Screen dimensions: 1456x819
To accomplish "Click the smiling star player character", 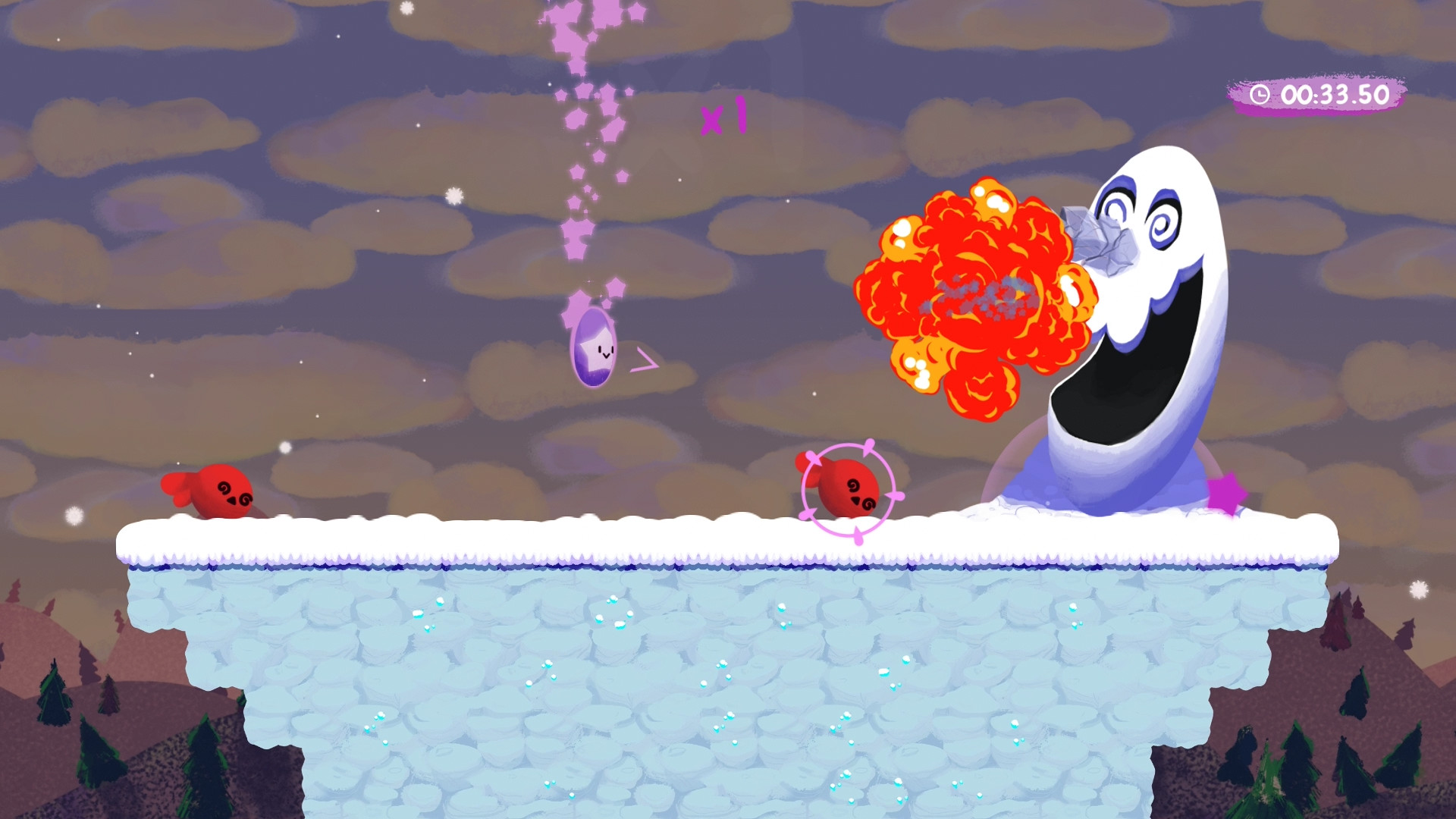I will coord(595,350).
